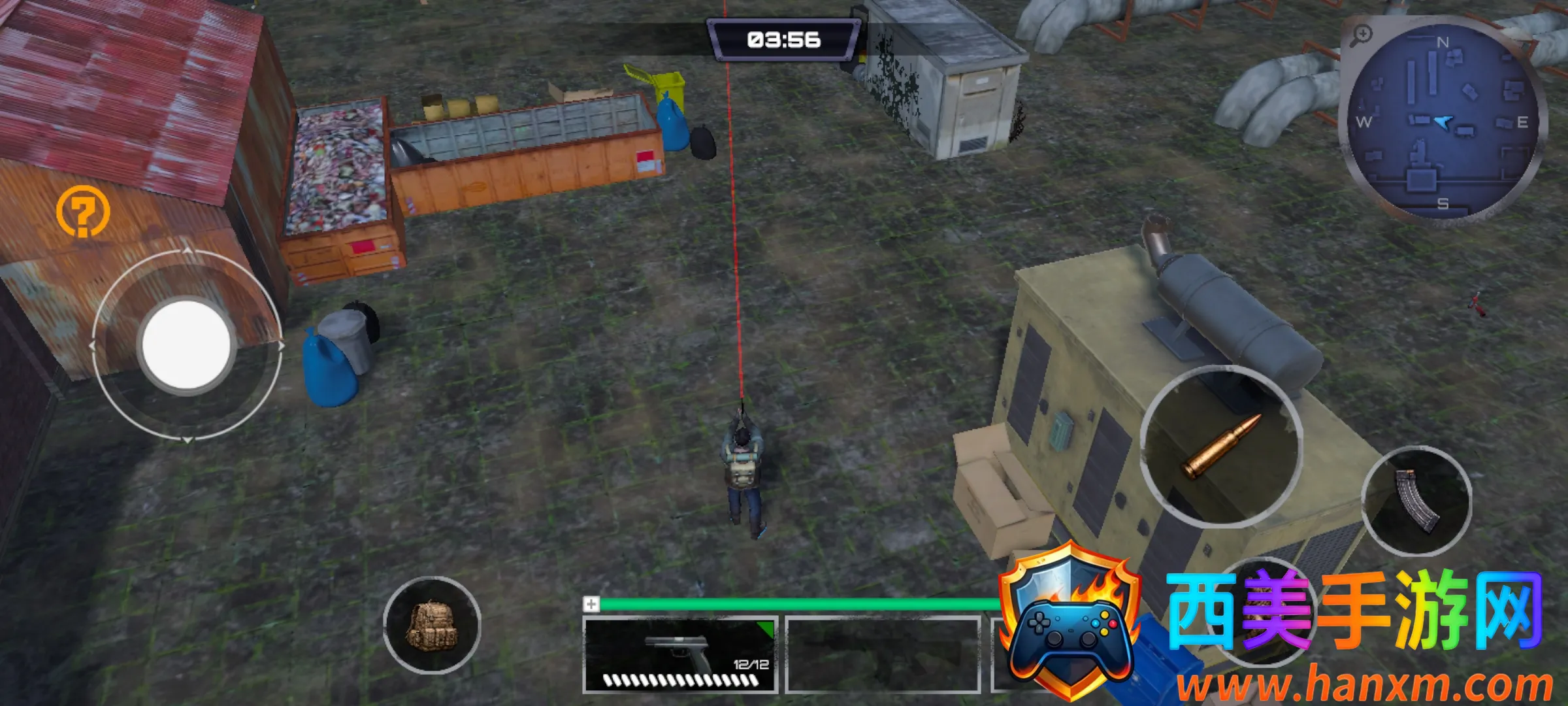
Task: Tap the white movement joystick knob
Action: point(186,345)
